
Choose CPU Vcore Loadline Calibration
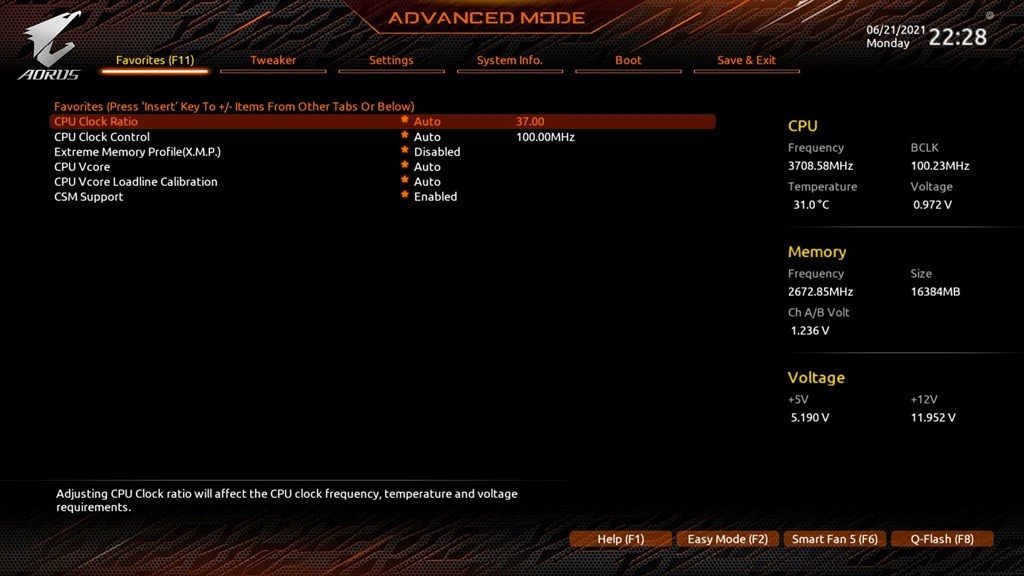pos(135,182)
